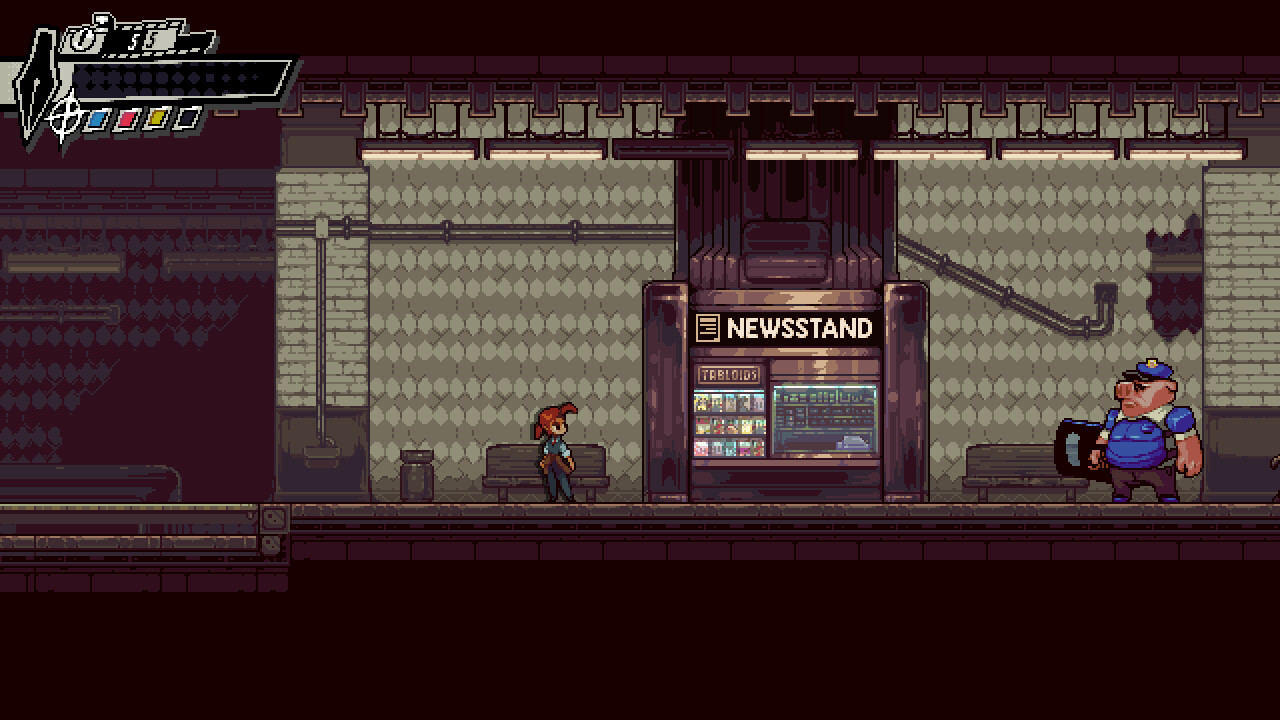Click the player character near the bench
The height and width of the screenshot is (720, 1280).
point(557,450)
